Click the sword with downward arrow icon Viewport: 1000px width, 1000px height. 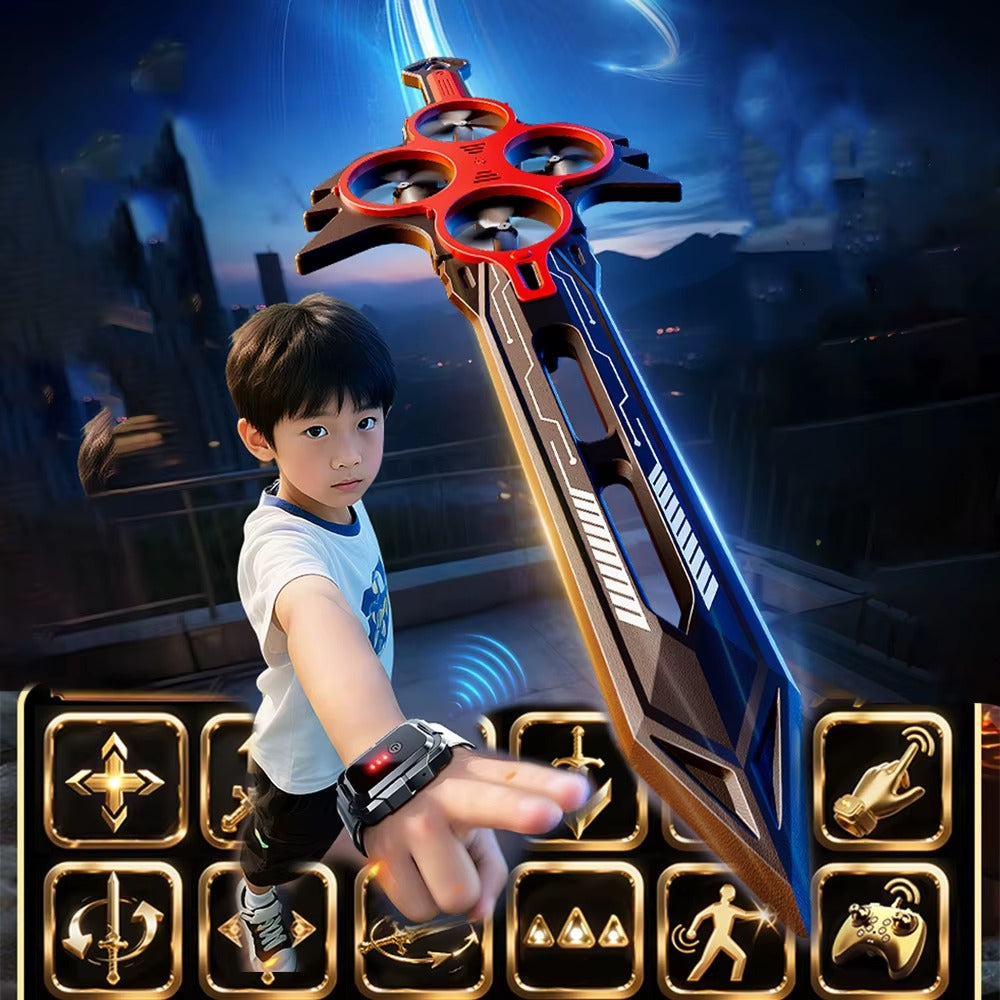(577, 780)
